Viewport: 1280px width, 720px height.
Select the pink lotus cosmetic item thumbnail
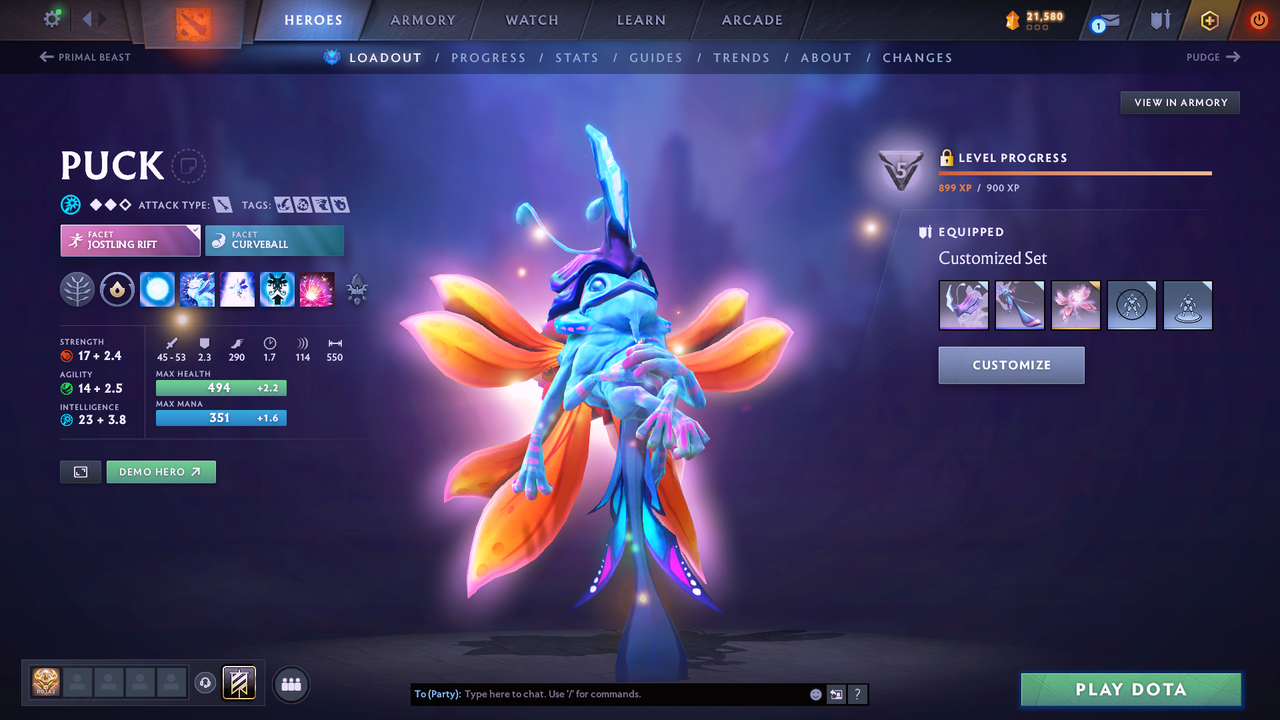1075,304
